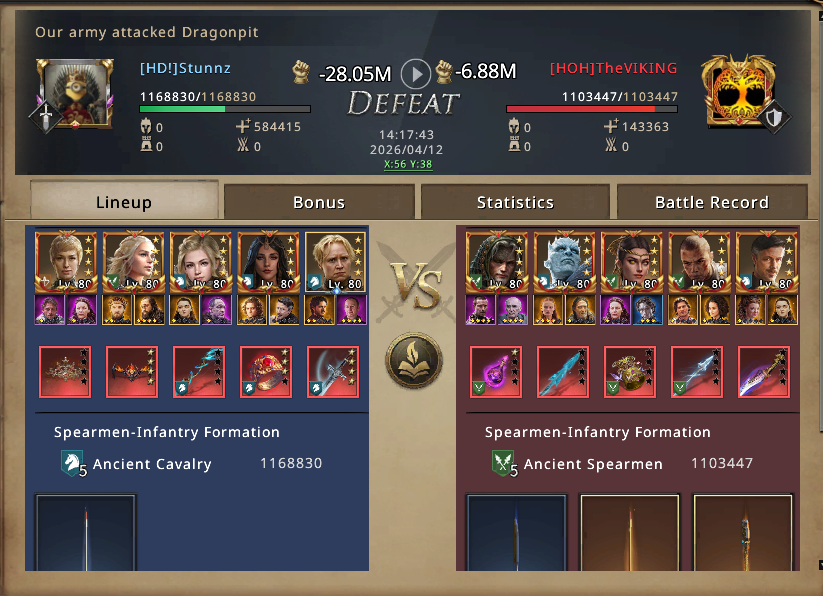Inspect the battle axe equipment slot

(x=333, y=372)
